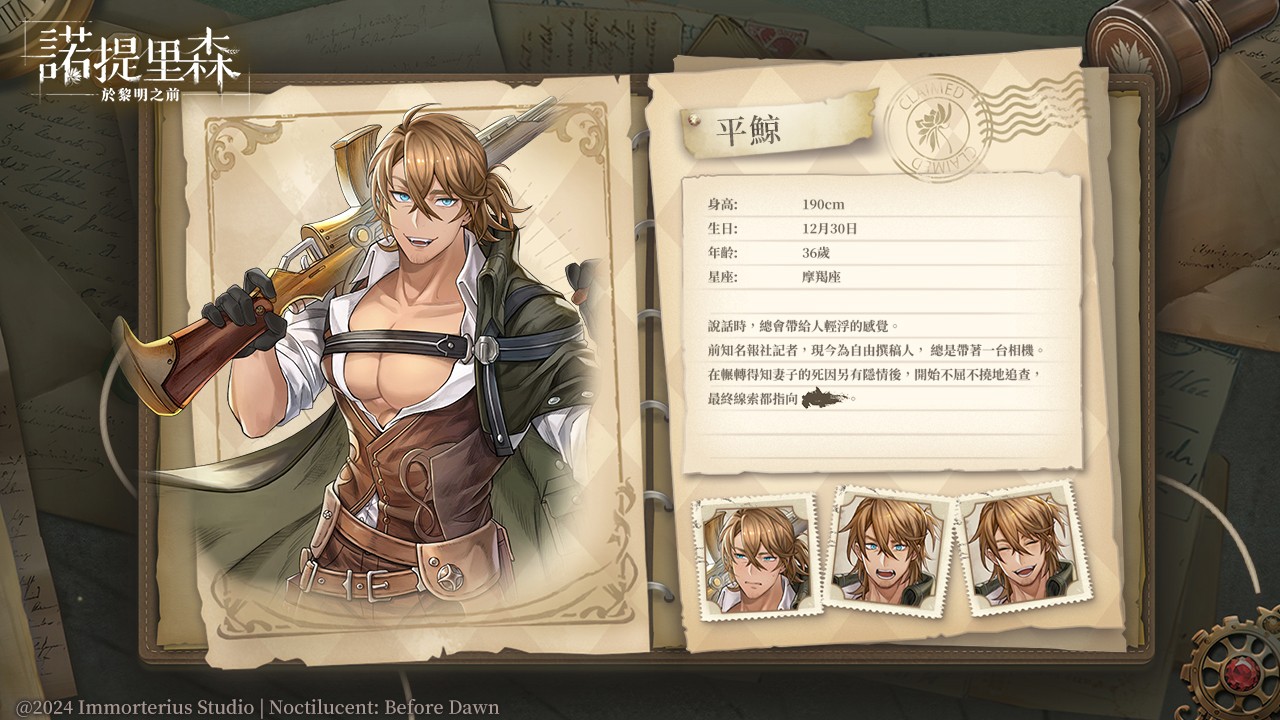Select the serious-faced portrait stamp
Image resolution: width=1280 pixels, height=720 pixels.
pyautogui.click(x=757, y=554)
